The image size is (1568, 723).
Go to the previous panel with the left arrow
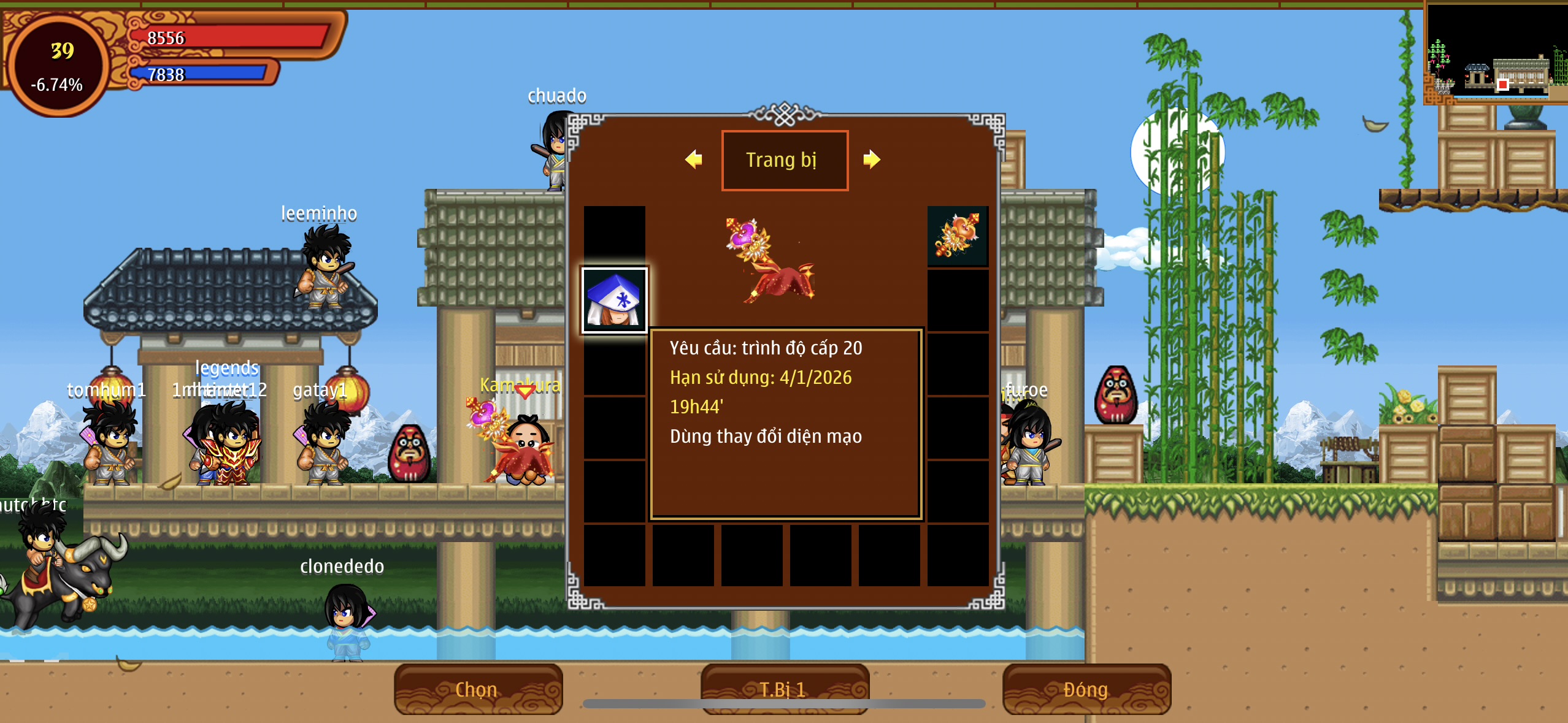click(694, 159)
